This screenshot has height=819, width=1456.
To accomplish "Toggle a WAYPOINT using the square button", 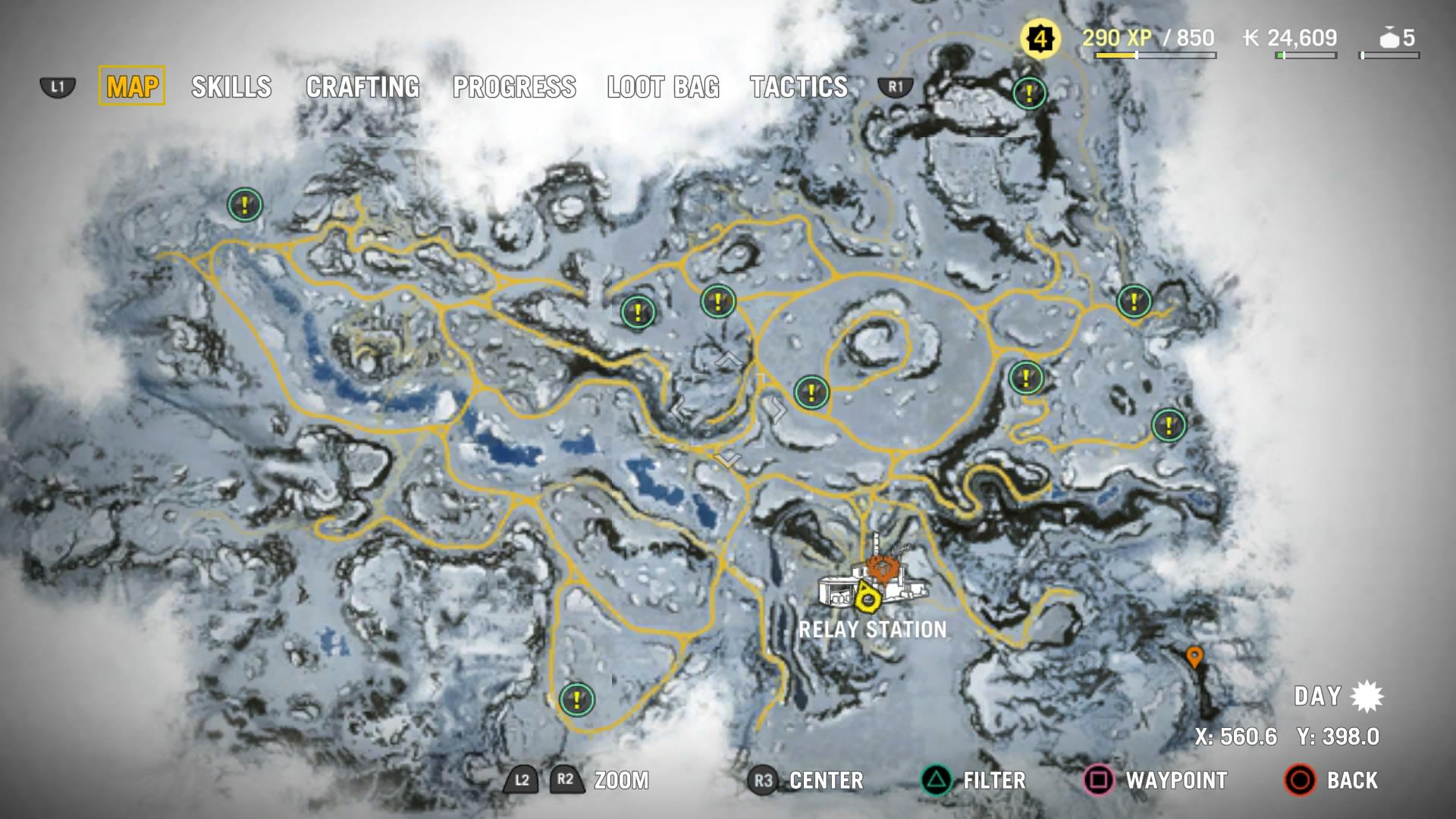I will pyautogui.click(x=1100, y=780).
